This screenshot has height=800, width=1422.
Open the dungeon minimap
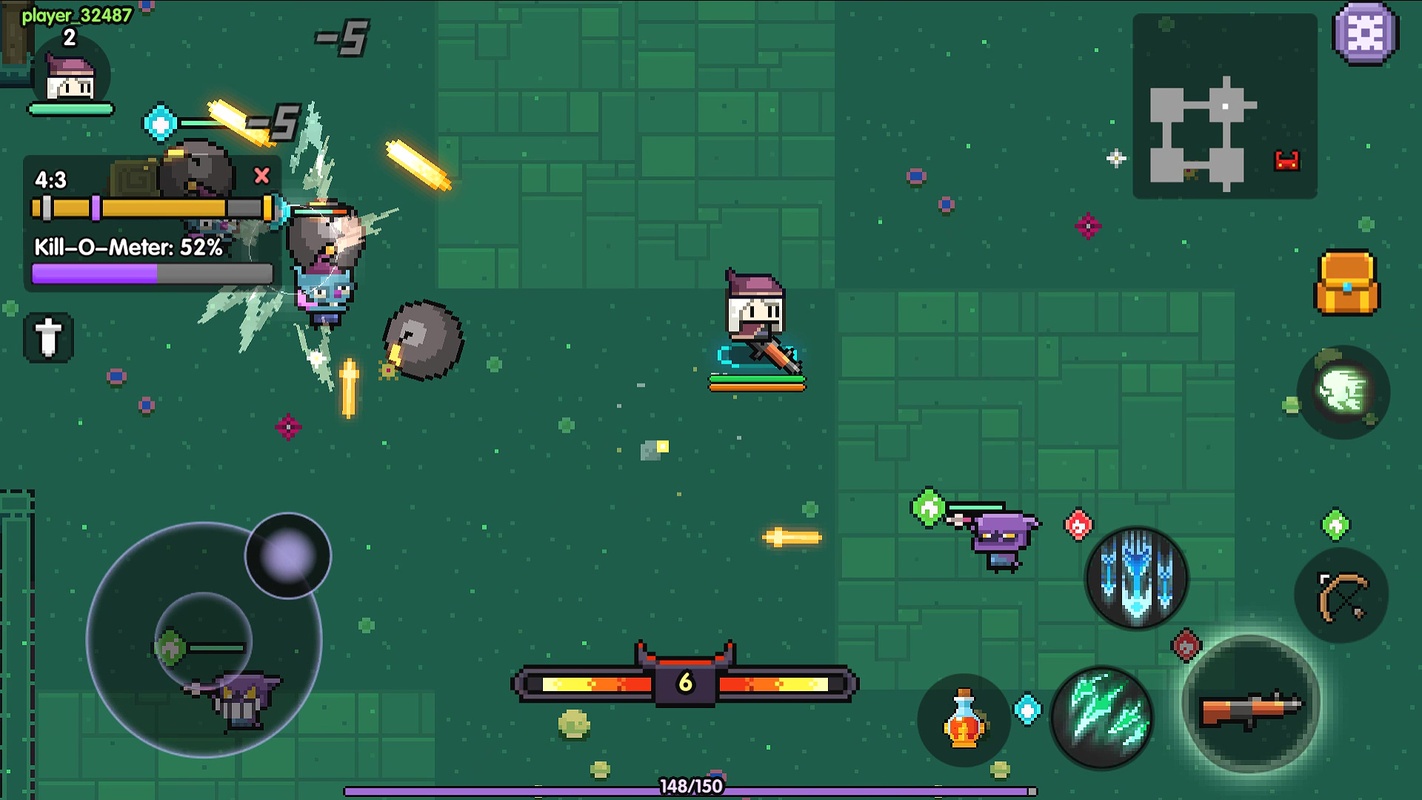coord(1224,106)
